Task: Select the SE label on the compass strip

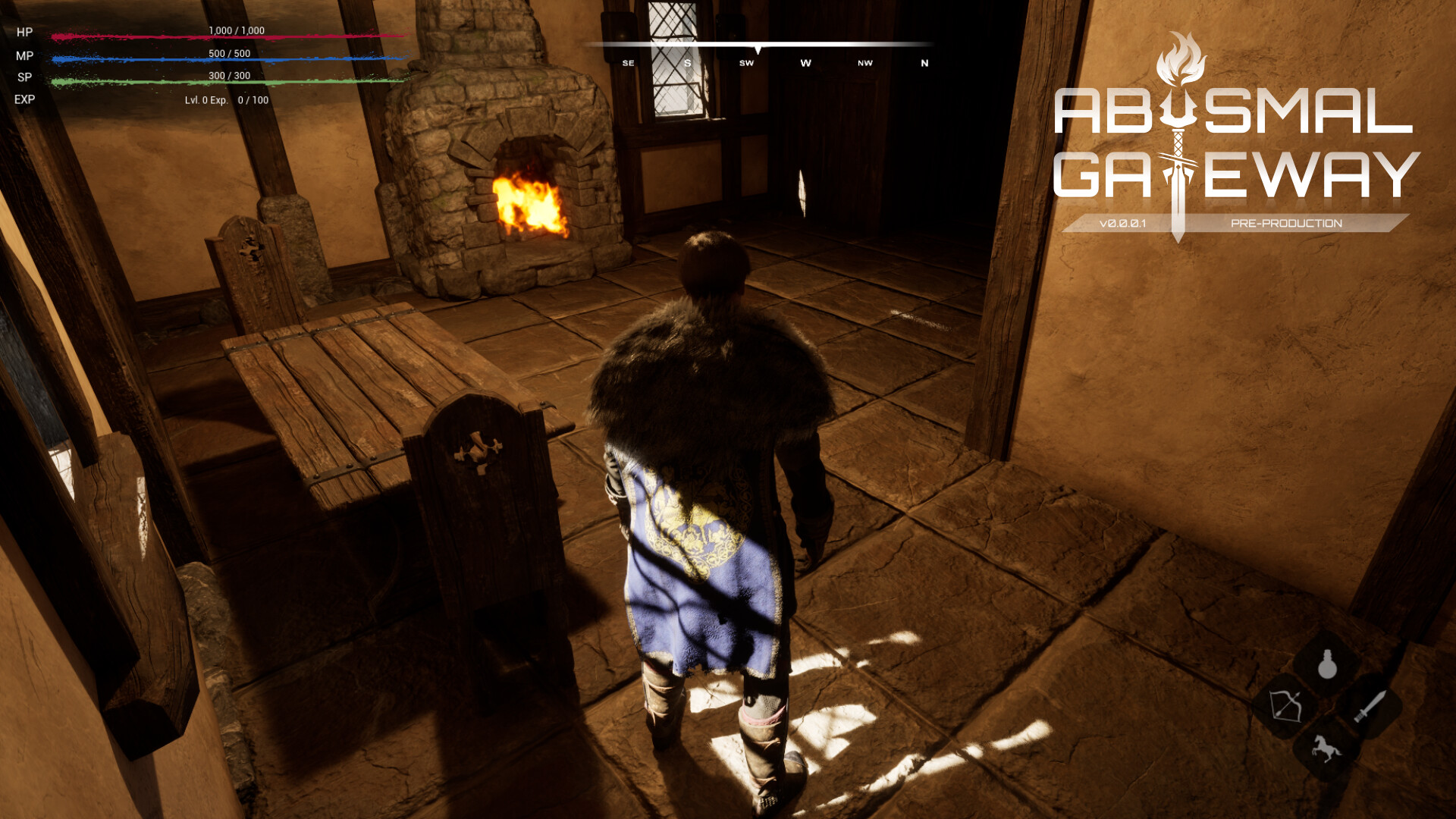Action: click(x=627, y=63)
